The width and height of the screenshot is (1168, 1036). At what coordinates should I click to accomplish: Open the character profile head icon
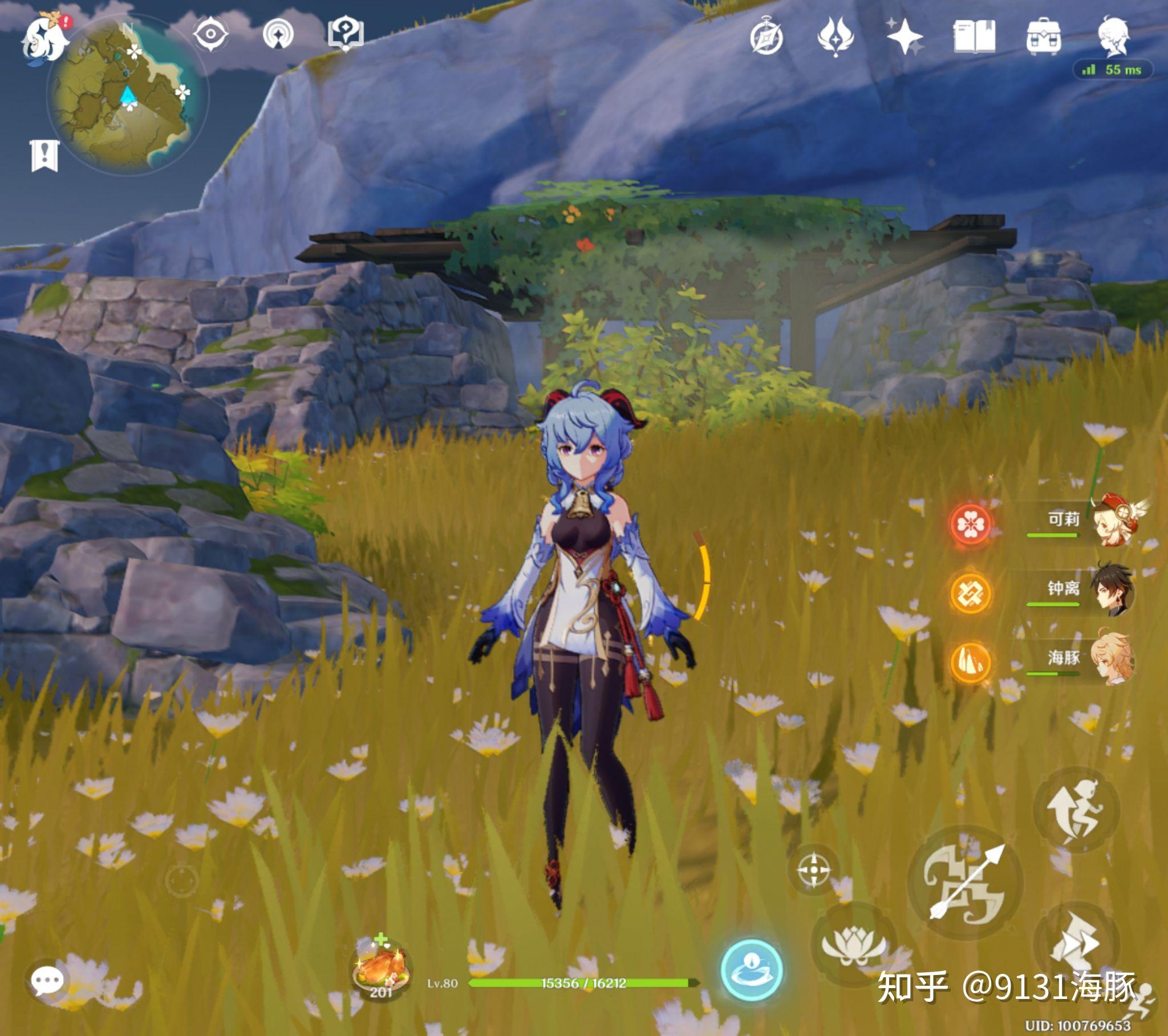(x=1113, y=36)
